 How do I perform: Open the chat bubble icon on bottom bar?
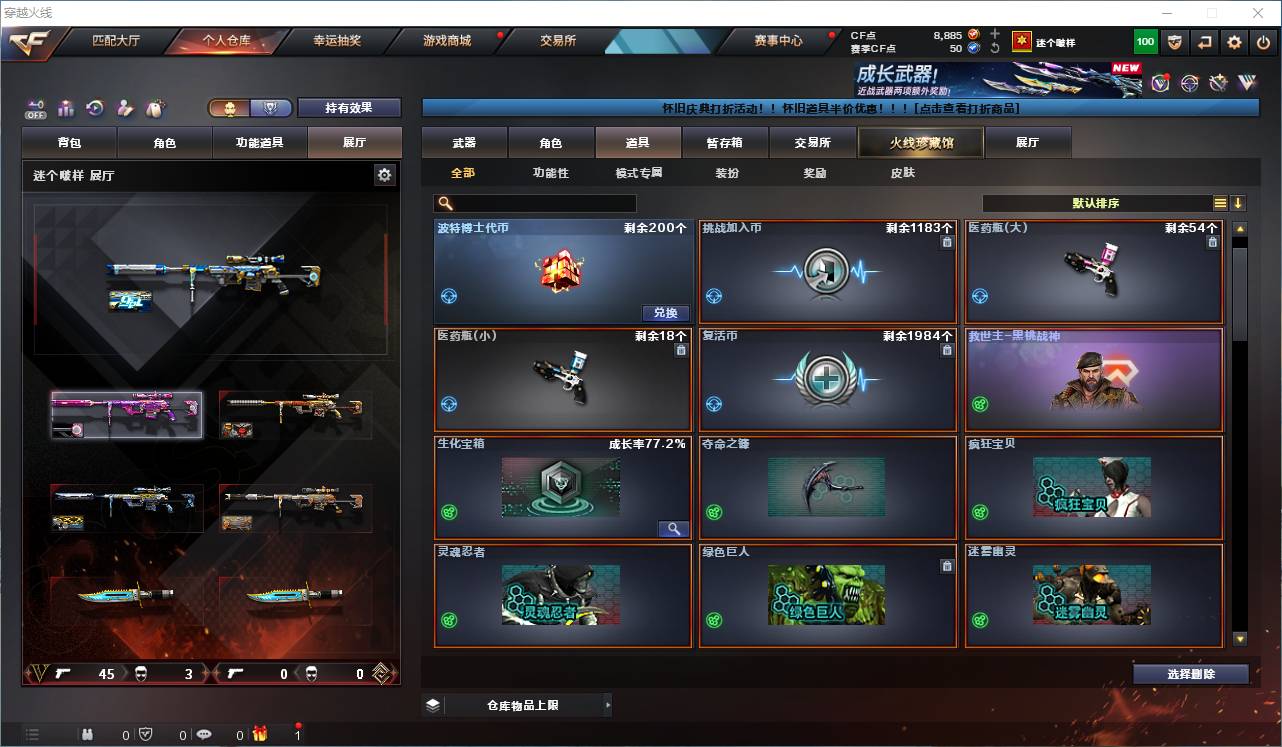click(x=205, y=732)
